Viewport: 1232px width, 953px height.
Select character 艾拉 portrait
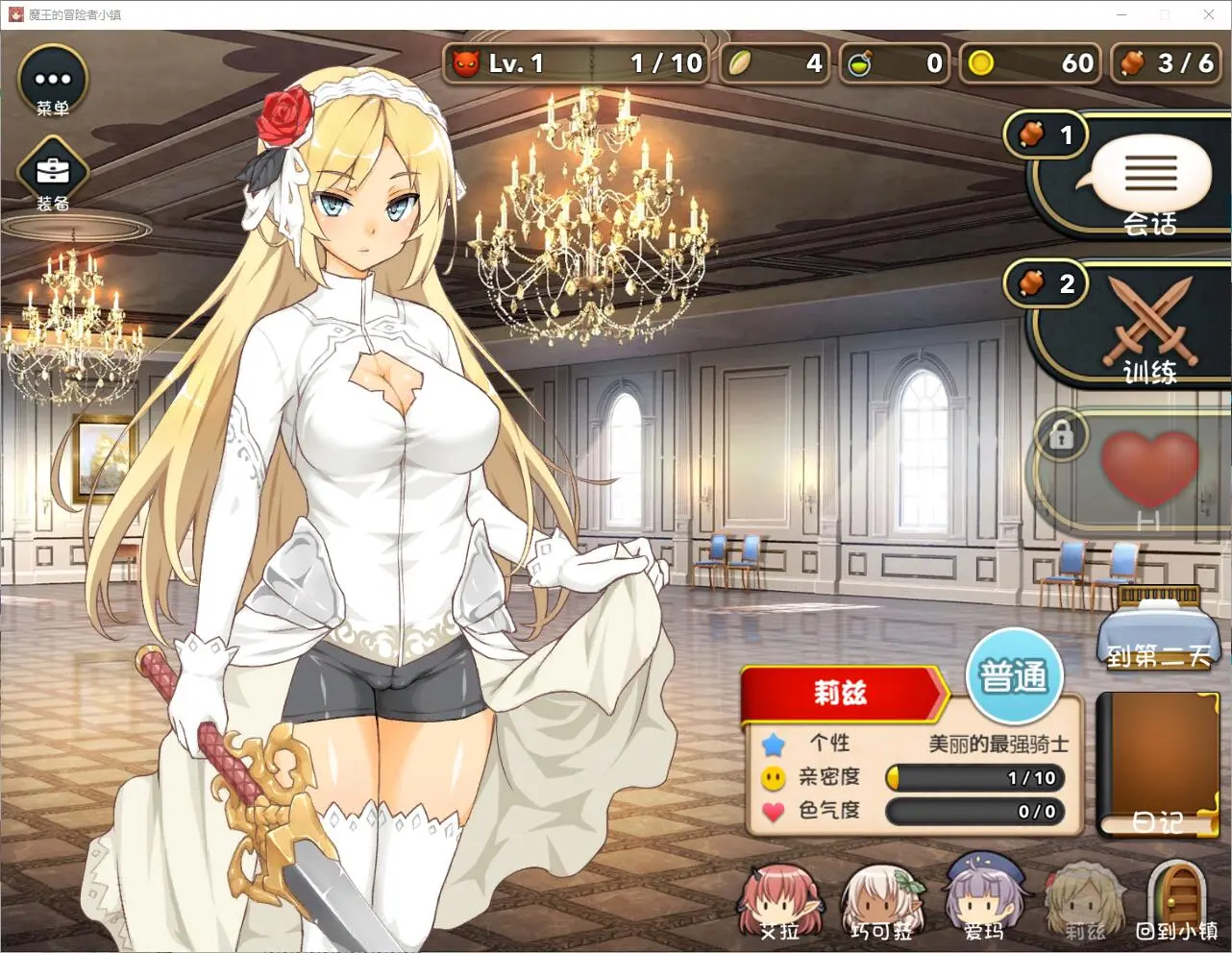pyautogui.click(x=779, y=903)
